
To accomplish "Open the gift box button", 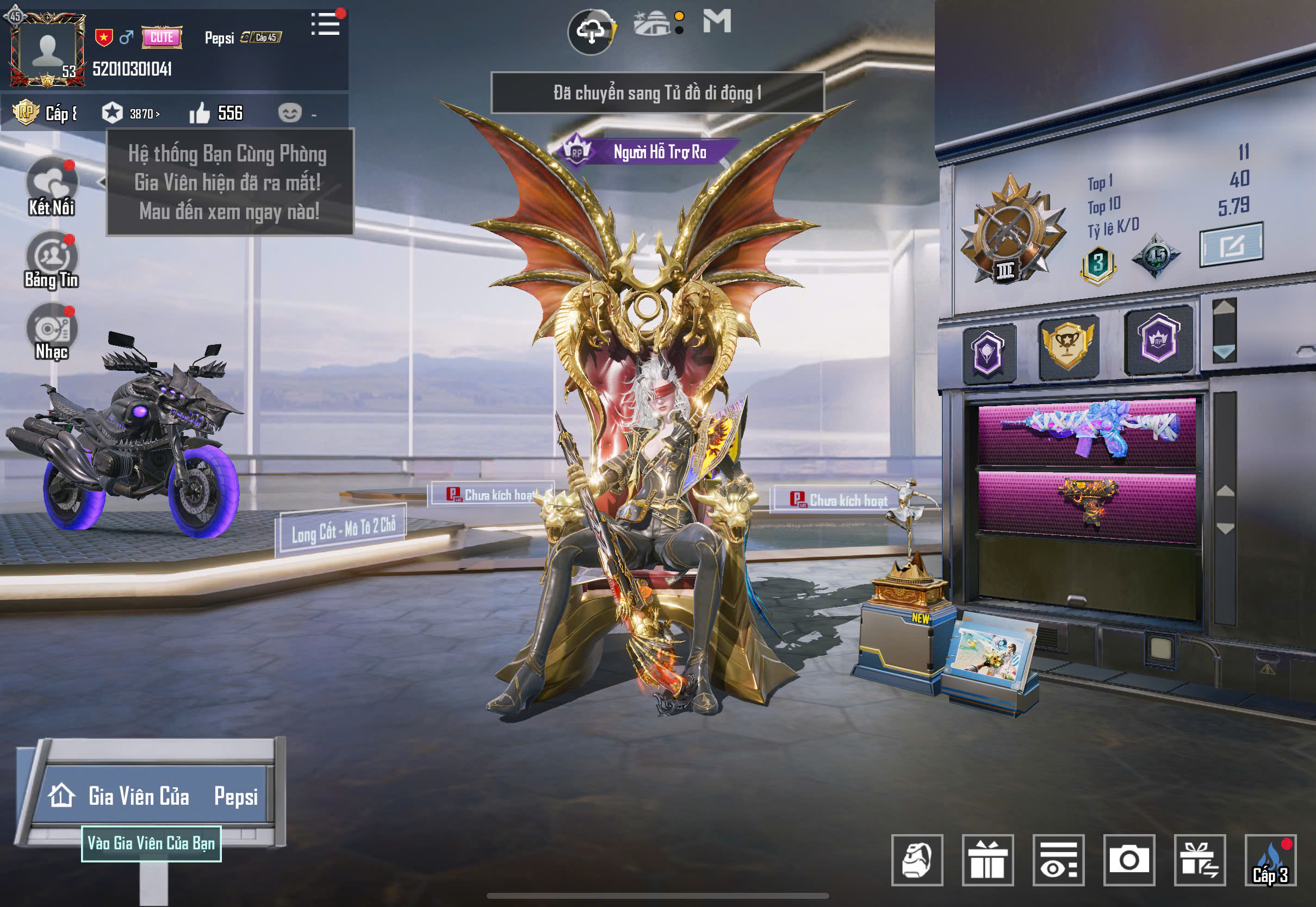I will click(x=988, y=860).
